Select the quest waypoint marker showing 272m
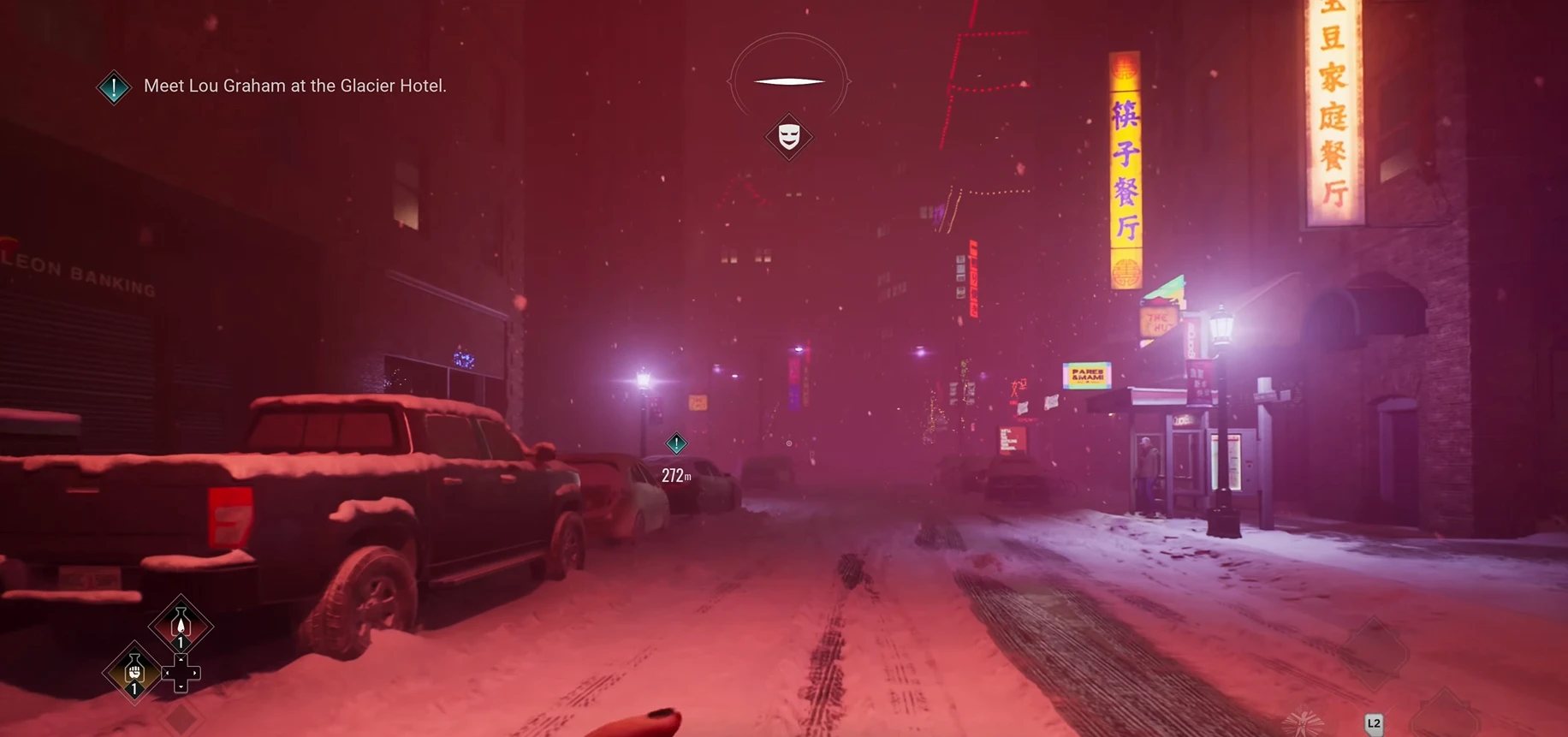Image resolution: width=1568 pixels, height=737 pixels. coord(676,443)
